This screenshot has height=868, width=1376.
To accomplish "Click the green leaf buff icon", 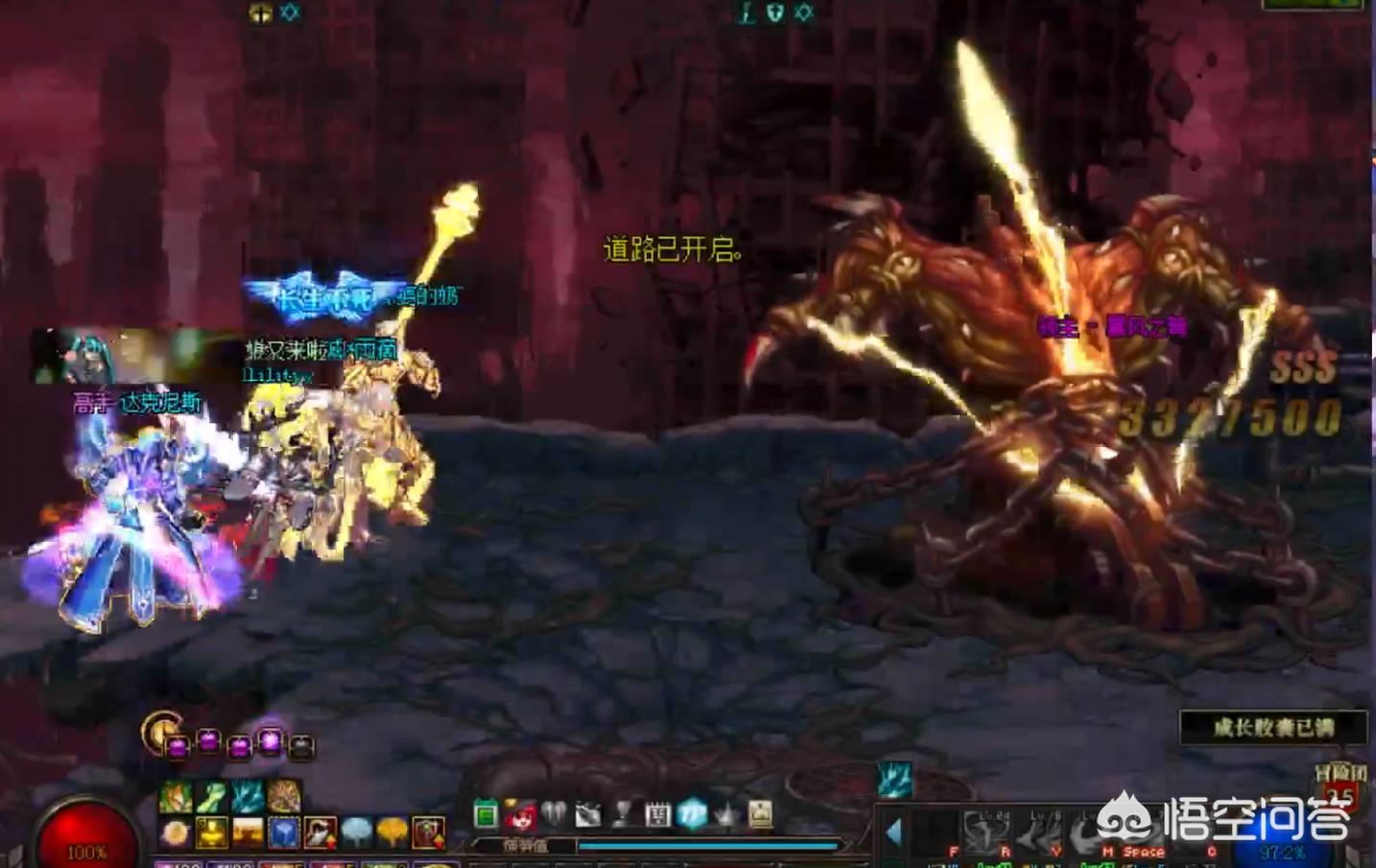I will pos(211,796).
